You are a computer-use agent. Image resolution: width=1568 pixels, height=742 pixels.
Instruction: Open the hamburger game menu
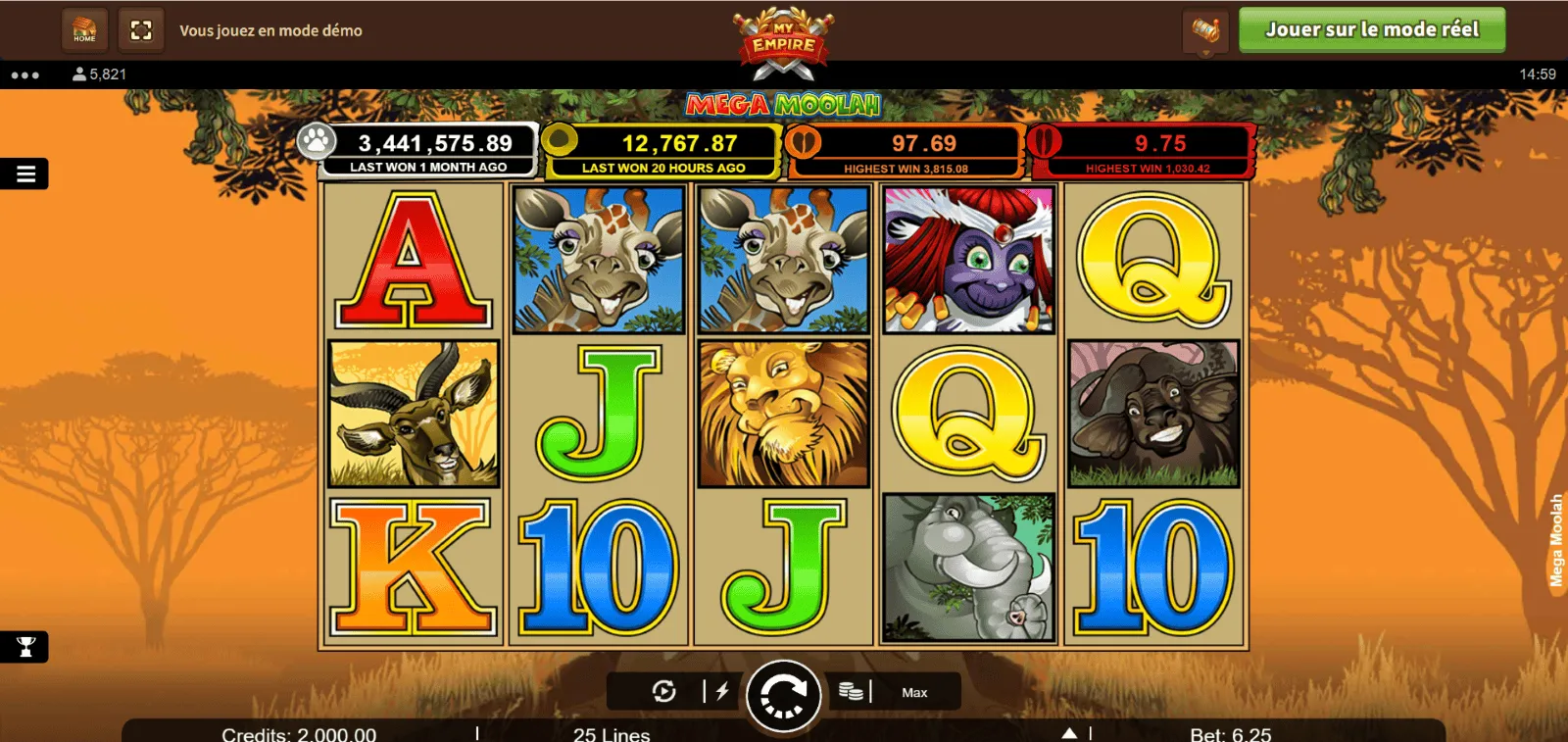pyautogui.click(x=25, y=174)
